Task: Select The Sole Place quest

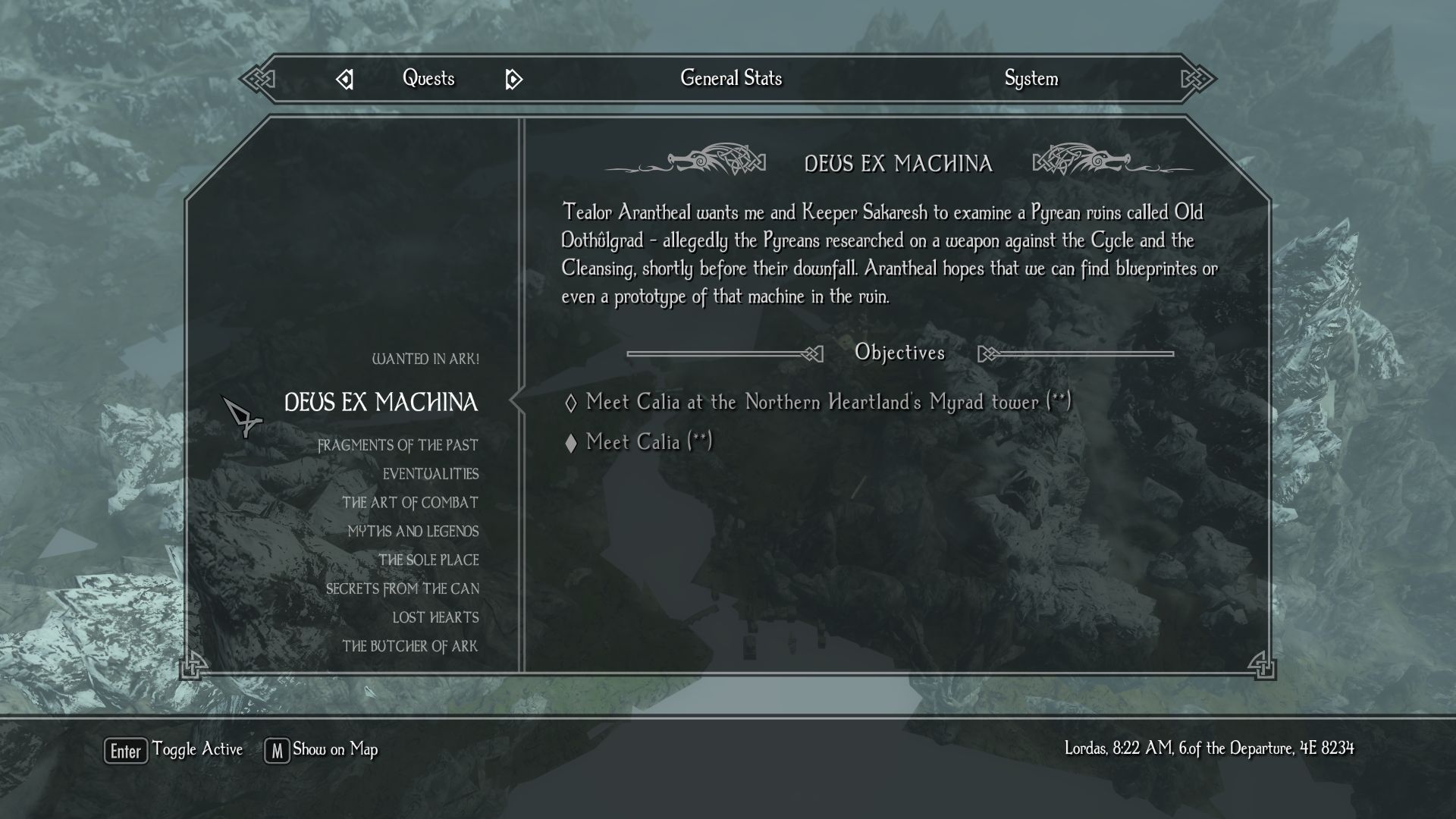Action: 428,560
